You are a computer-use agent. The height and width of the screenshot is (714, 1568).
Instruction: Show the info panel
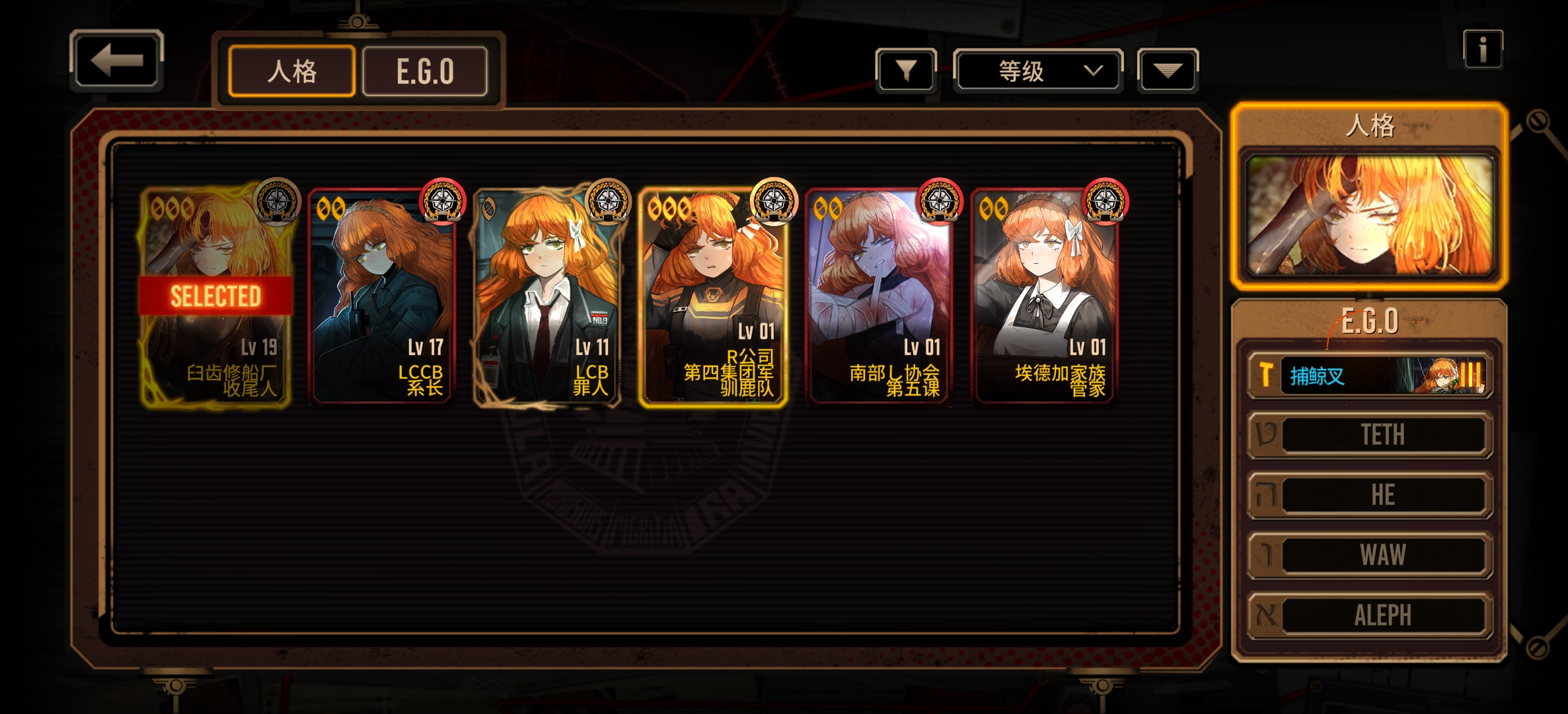tap(1483, 49)
